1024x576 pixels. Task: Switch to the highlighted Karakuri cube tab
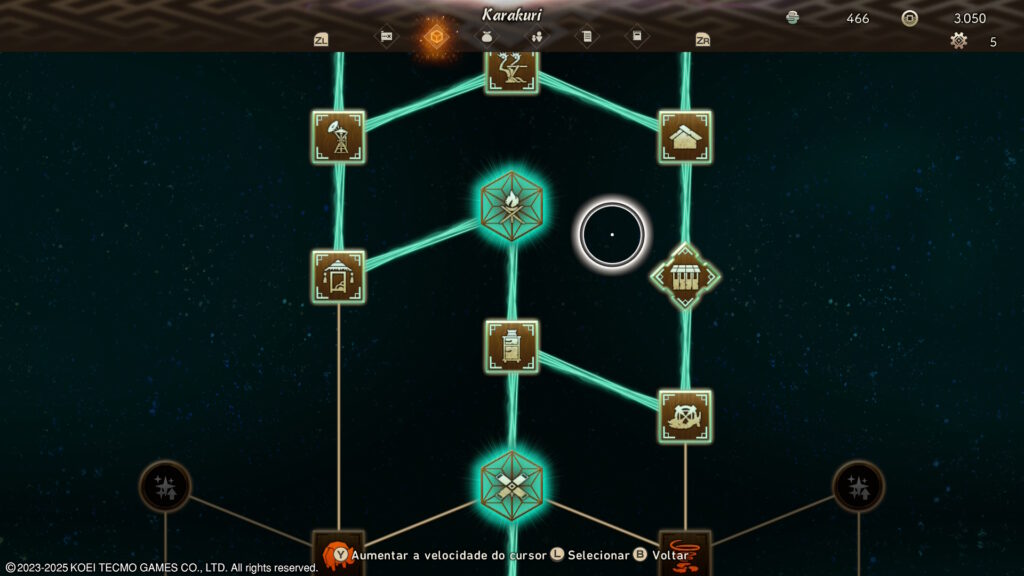[x=435, y=38]
